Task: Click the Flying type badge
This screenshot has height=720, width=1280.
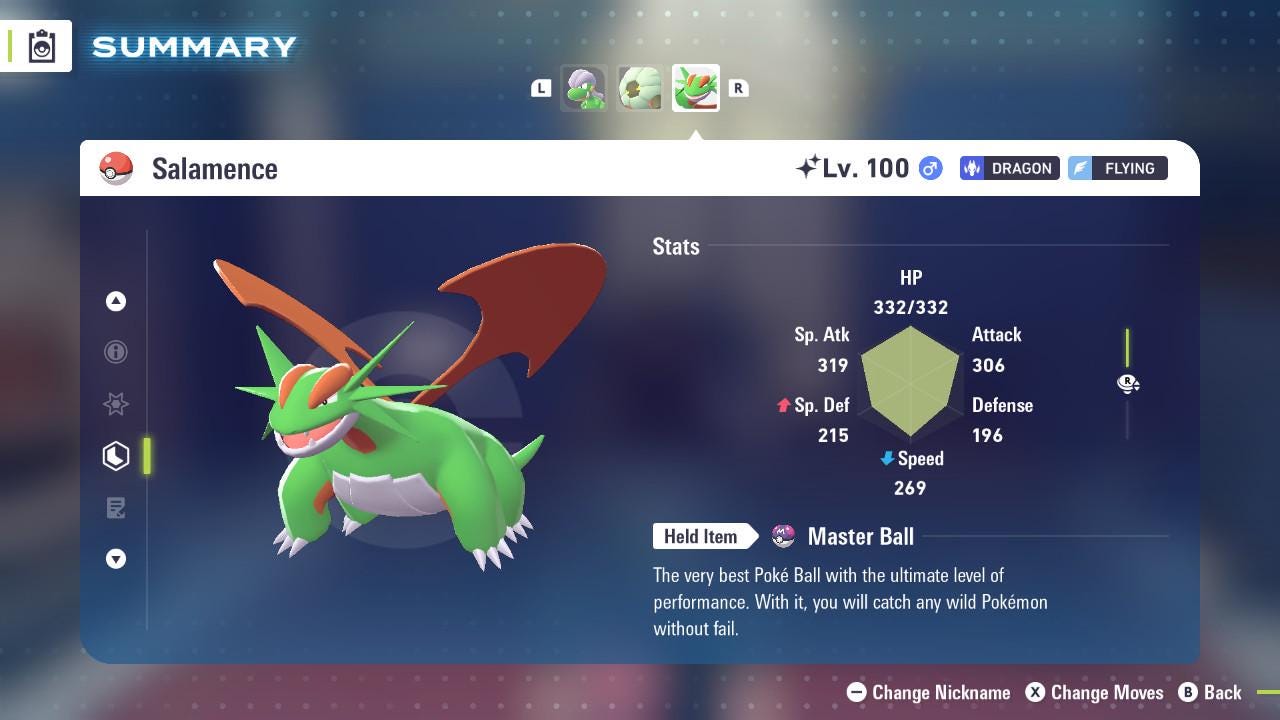Action: pos(1117,168)
